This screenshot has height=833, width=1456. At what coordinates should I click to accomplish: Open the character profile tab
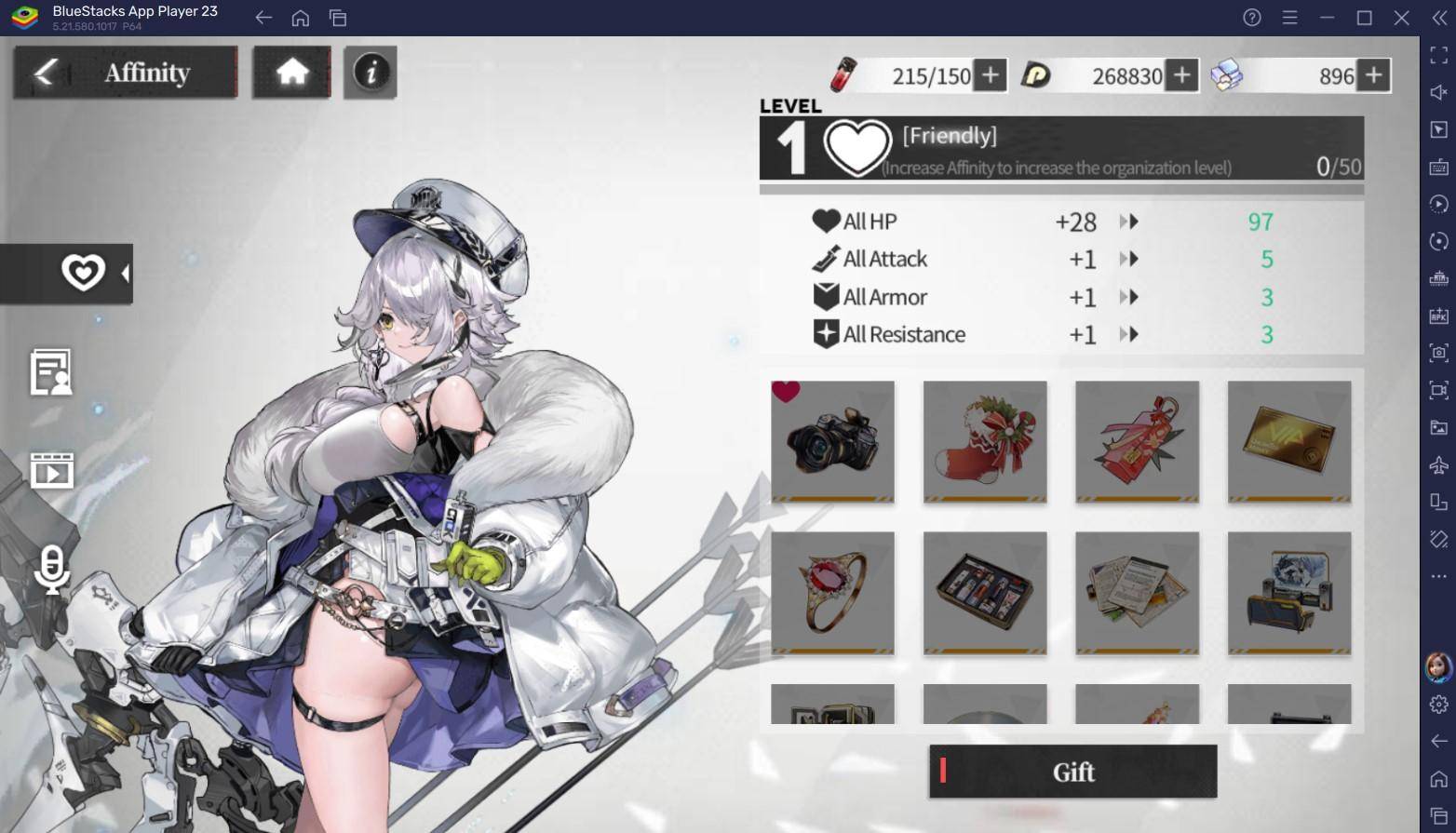[51, 372]
